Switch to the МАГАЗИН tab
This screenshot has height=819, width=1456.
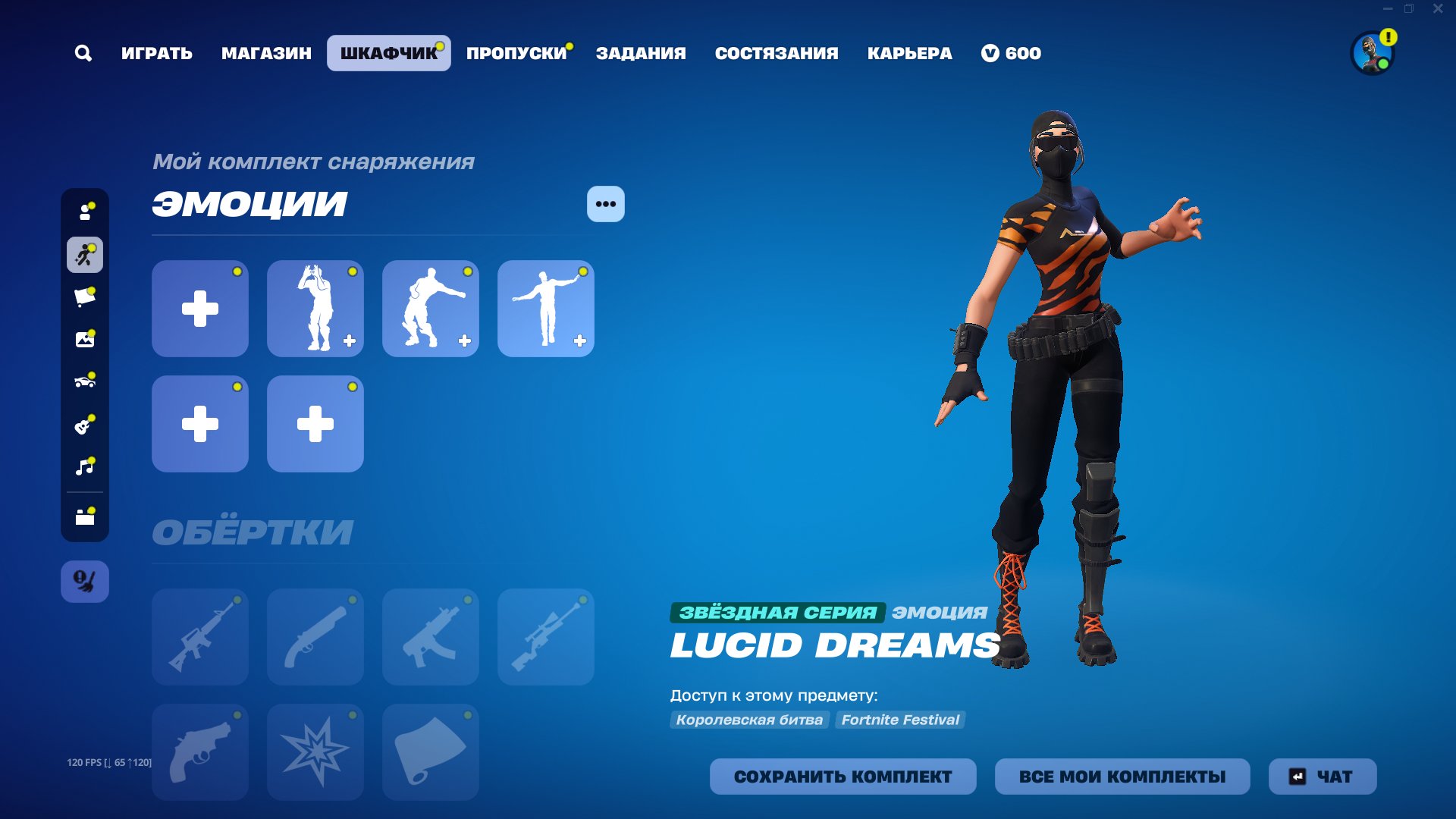(x=266, y=53)
